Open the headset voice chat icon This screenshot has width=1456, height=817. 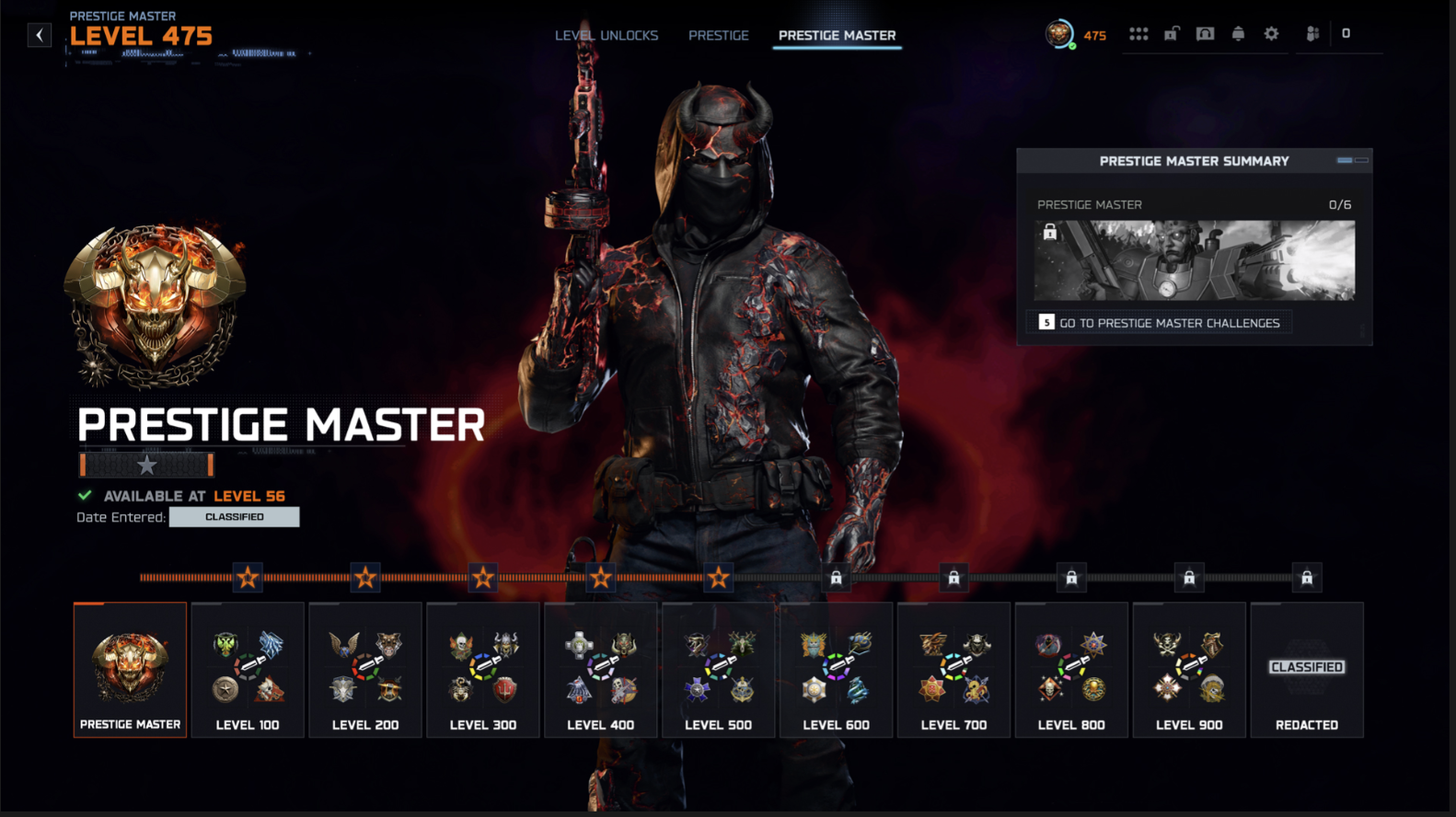(1205, 34)
